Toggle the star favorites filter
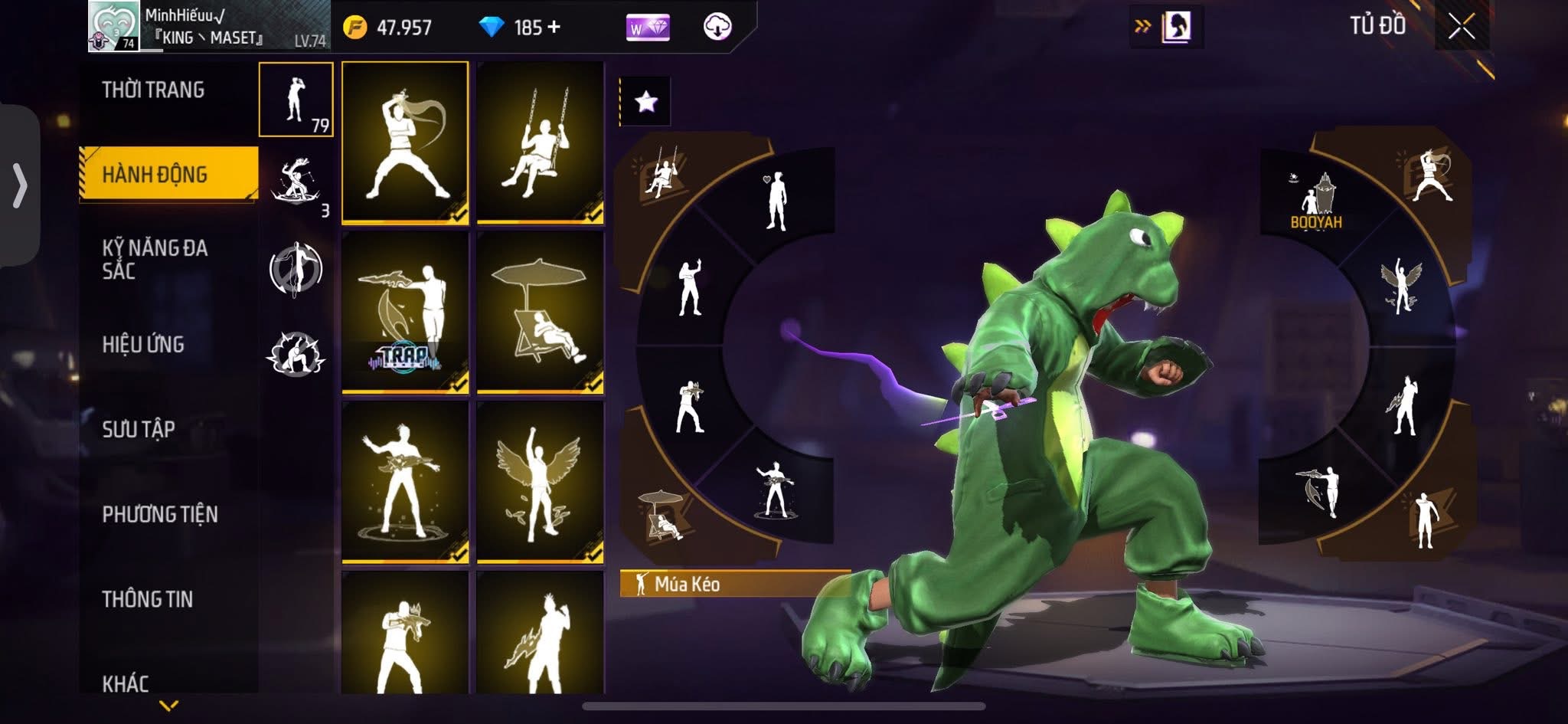The height and width of the screenshot is (724, 1568). coord(645,101)
